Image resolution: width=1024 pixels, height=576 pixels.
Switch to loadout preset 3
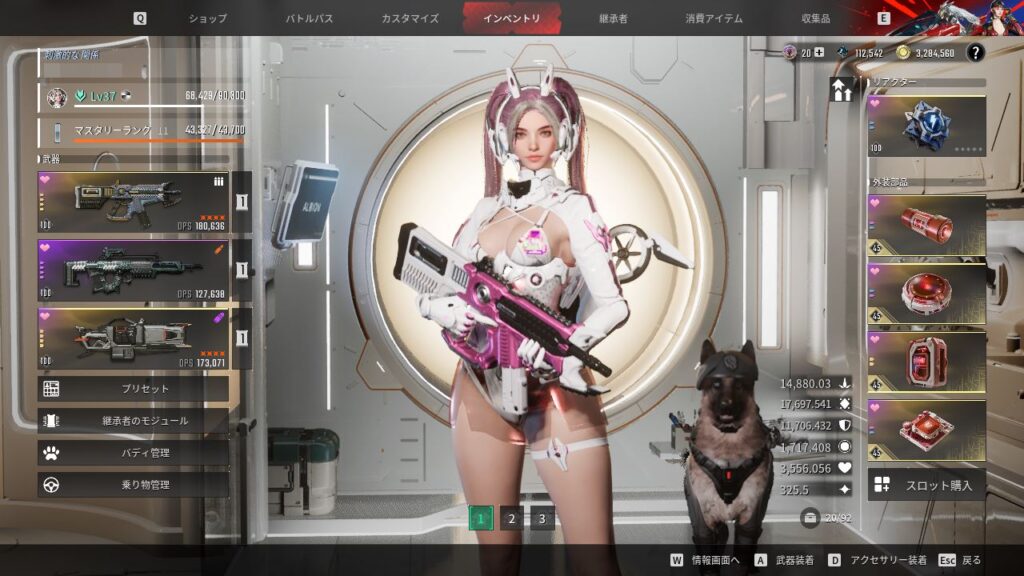542,518
